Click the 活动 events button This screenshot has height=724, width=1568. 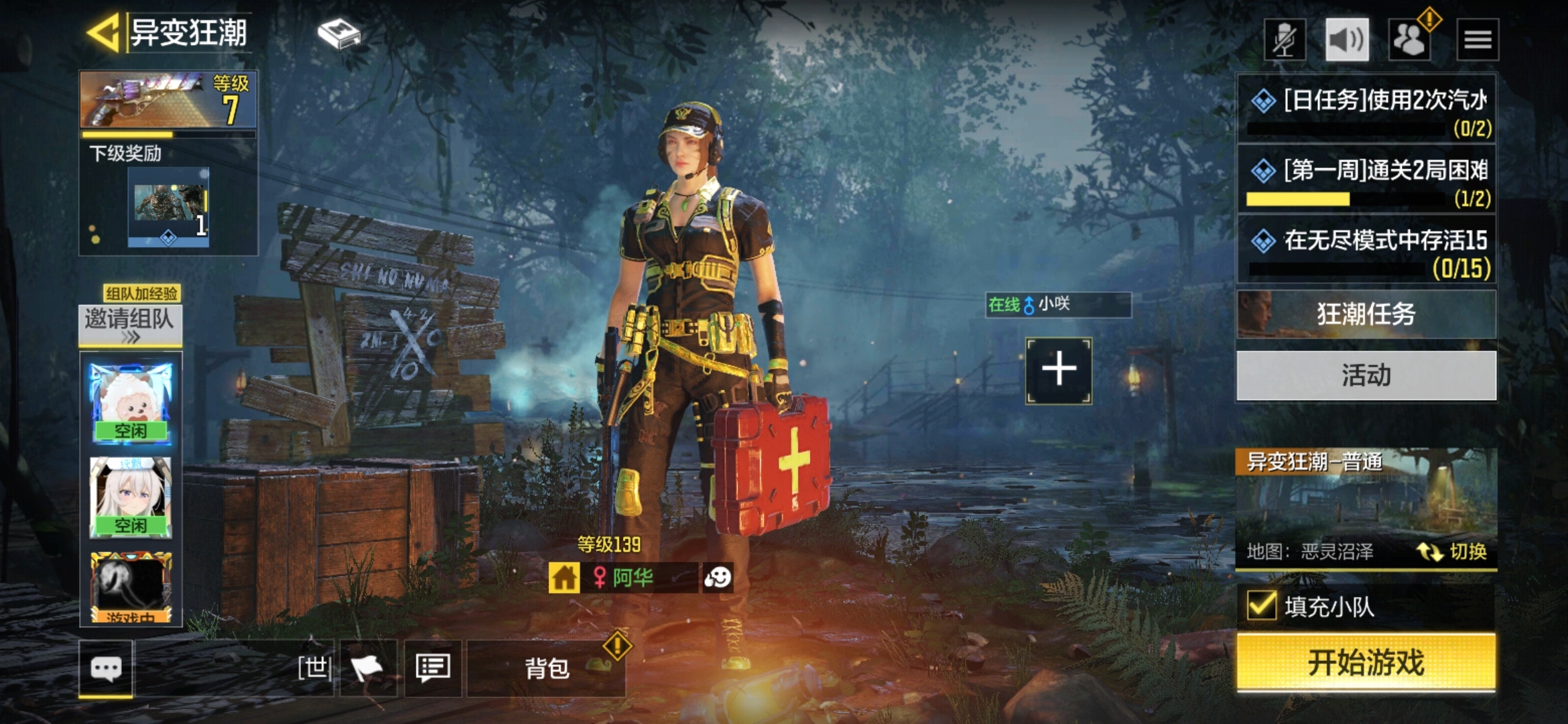click(x=1366, y=375)
